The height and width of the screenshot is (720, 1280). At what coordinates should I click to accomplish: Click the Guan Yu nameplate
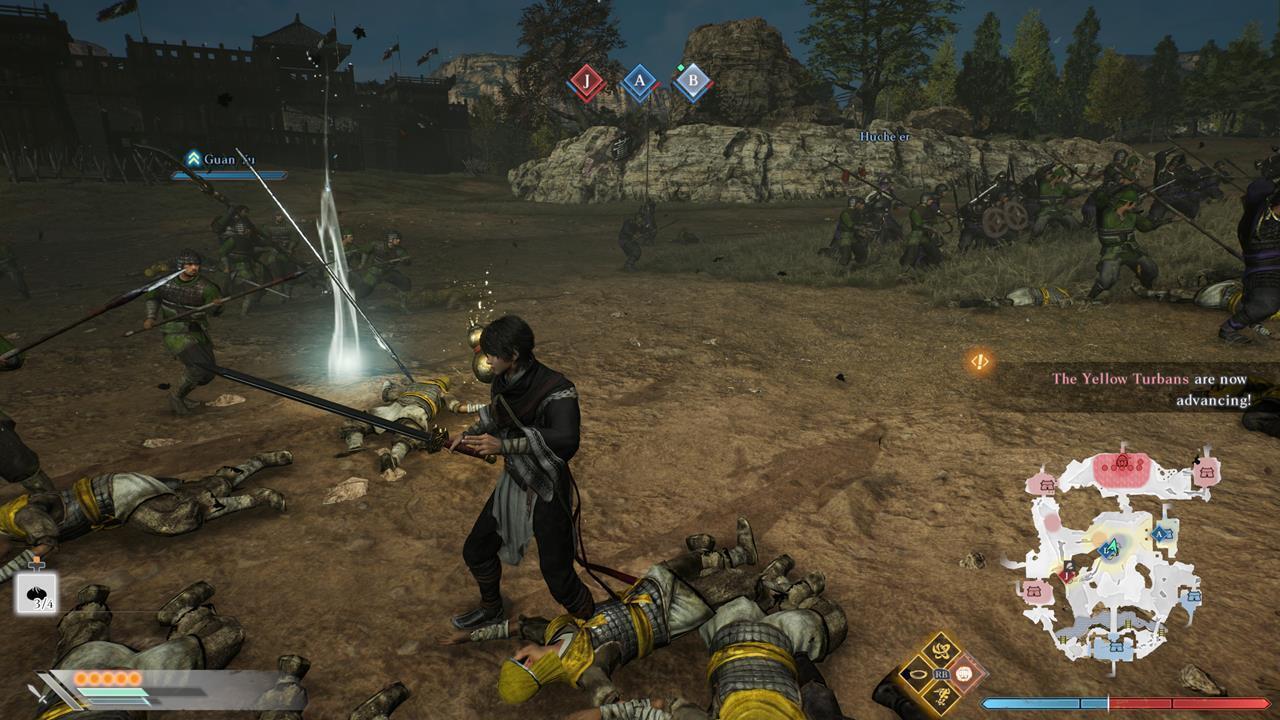click(228, 158)
